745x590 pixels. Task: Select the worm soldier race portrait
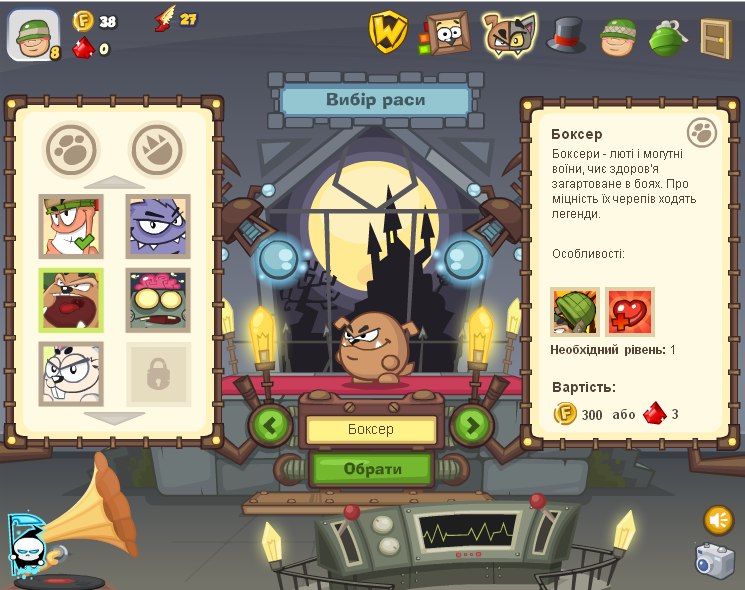[71, 225]
